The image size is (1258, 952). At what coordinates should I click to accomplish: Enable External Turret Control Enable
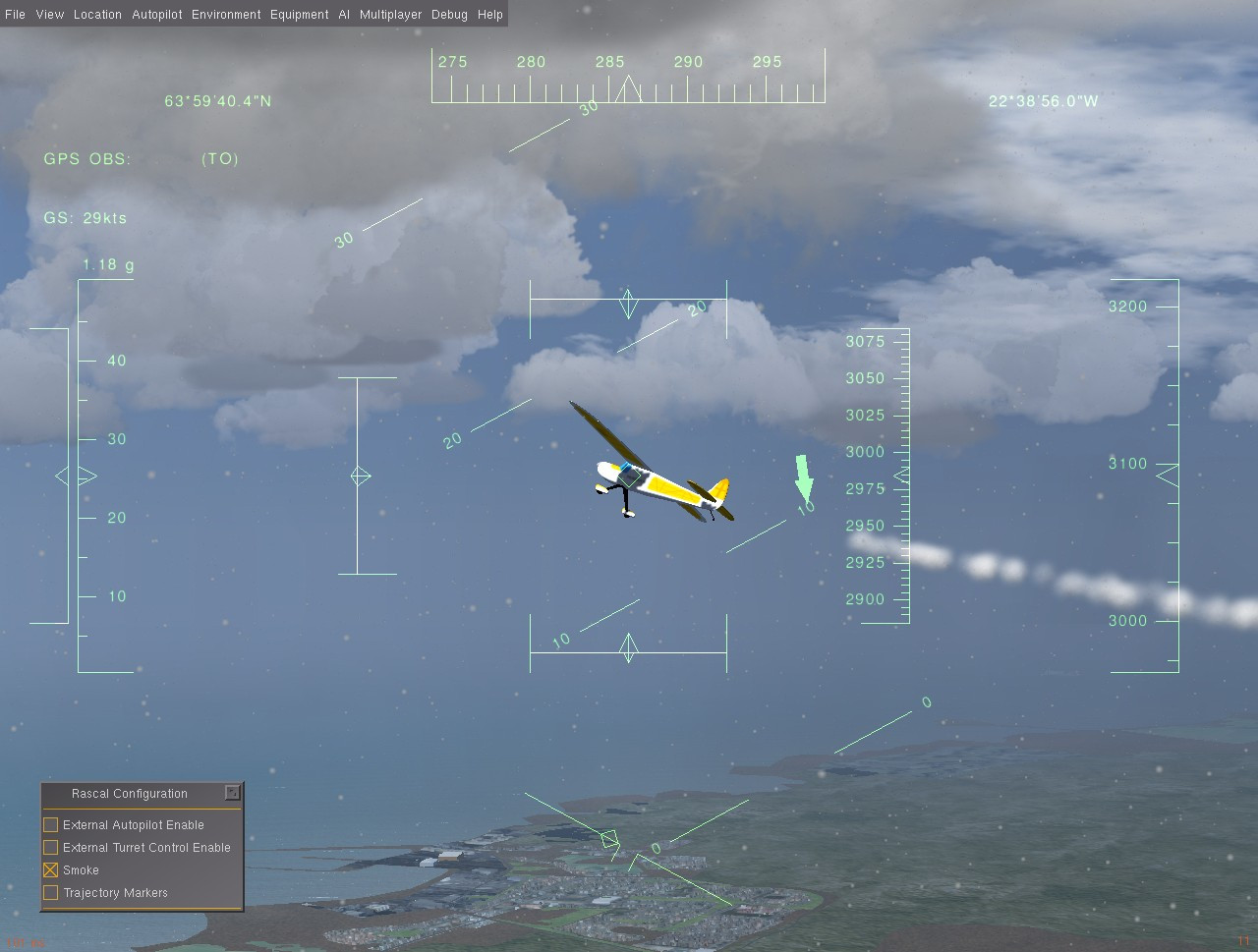49,847
